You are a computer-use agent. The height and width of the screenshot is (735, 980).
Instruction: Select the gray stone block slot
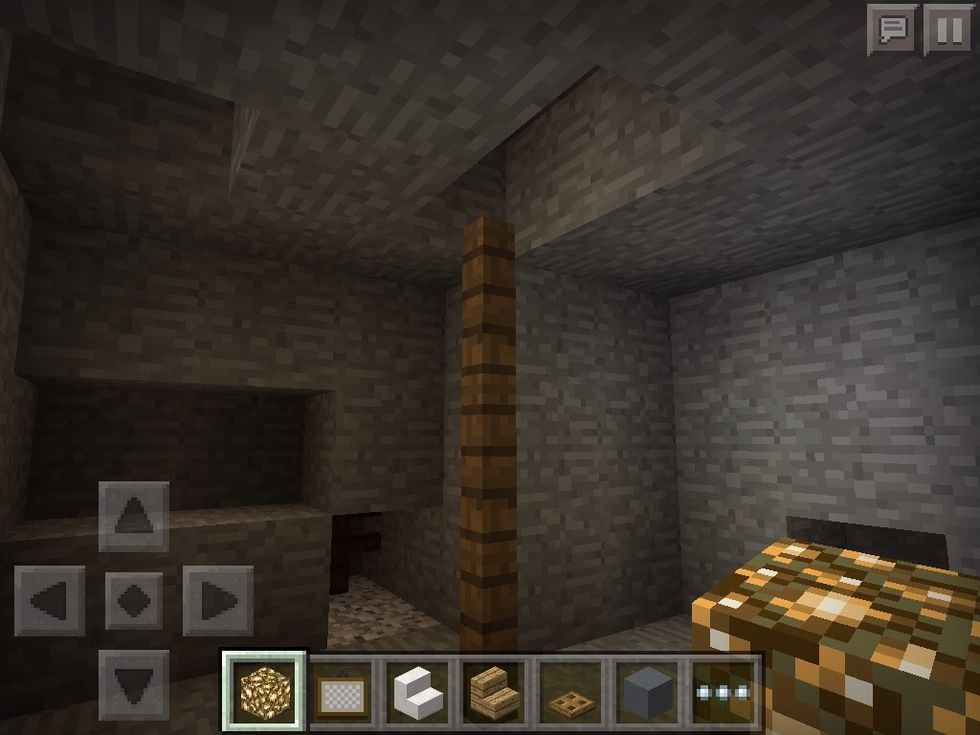click(647, 690)
